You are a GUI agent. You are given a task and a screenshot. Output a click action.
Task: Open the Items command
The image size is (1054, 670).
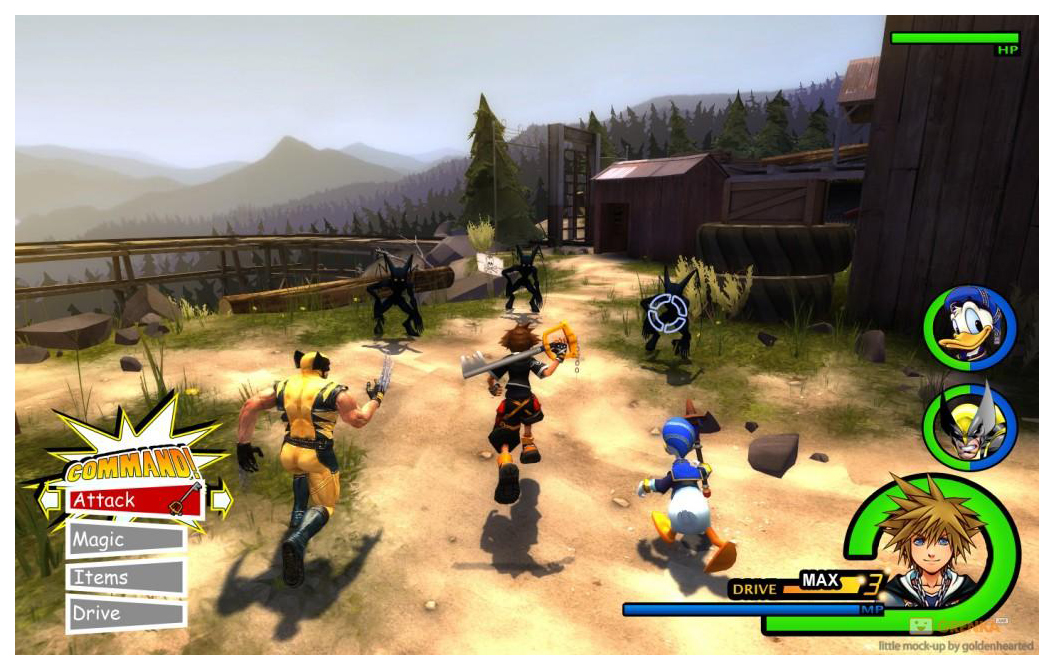pos(126,578)
